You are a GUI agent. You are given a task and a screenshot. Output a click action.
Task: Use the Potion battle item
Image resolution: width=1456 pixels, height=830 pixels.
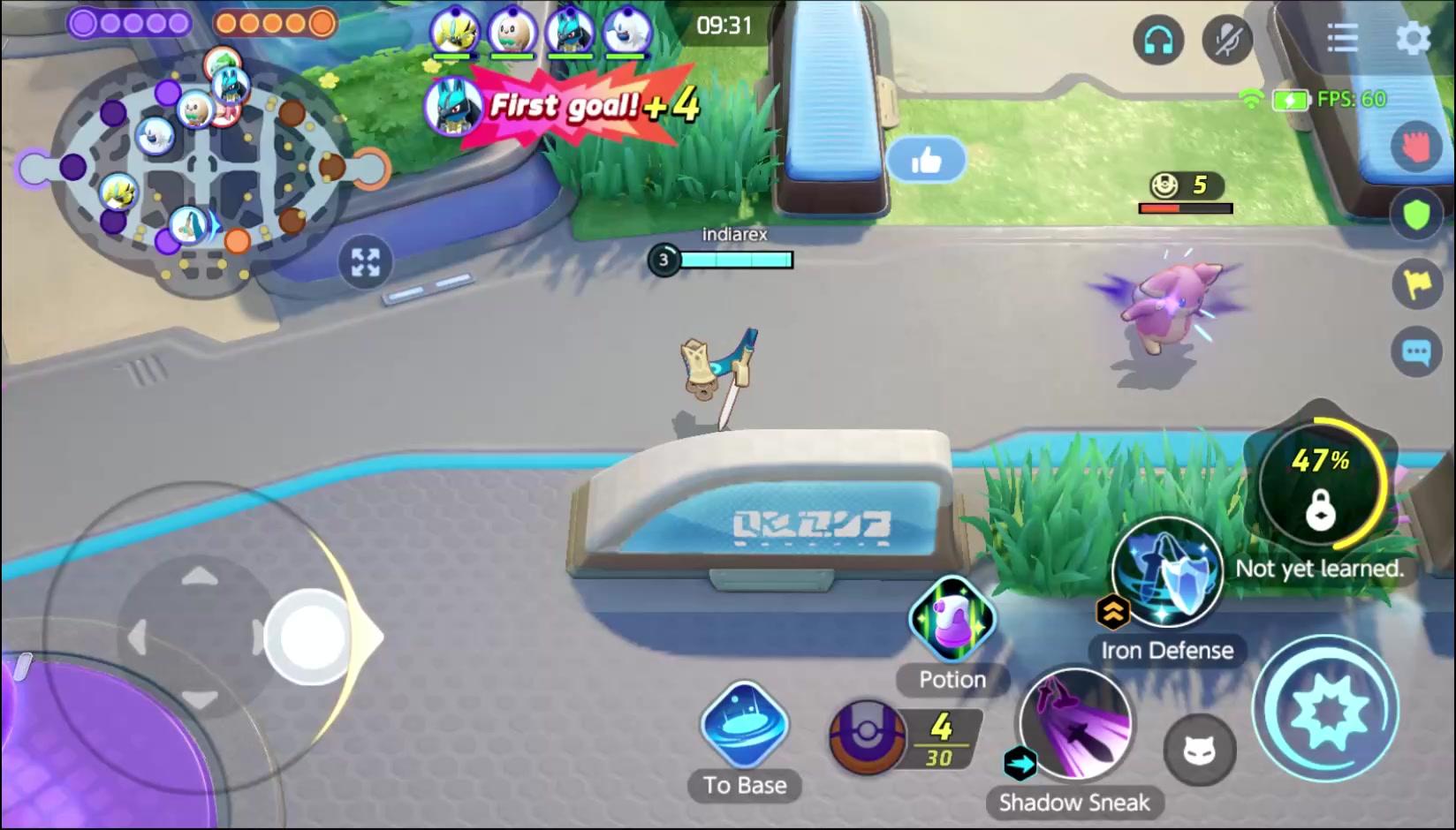(952, 622)
